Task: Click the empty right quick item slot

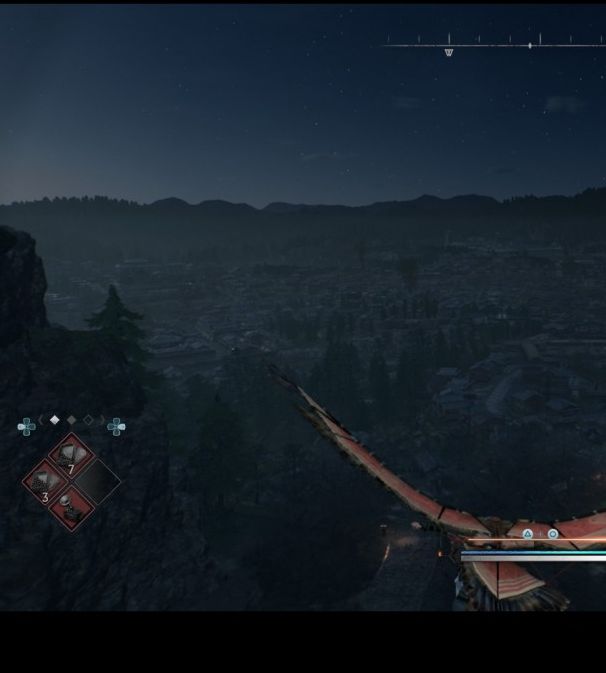Action: [x=96, y=482]
